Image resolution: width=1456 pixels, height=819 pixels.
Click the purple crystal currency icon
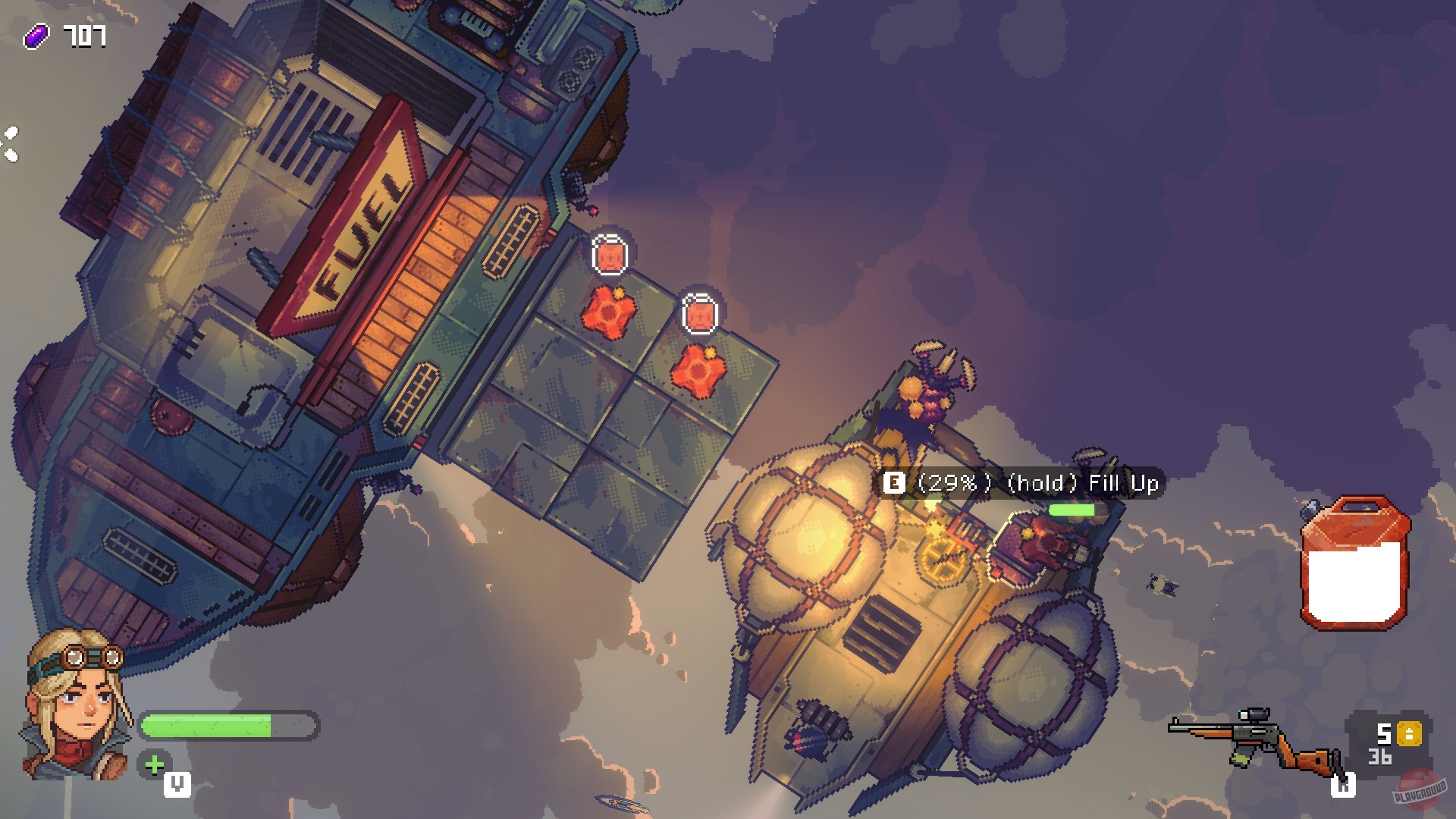pos(38,33)
